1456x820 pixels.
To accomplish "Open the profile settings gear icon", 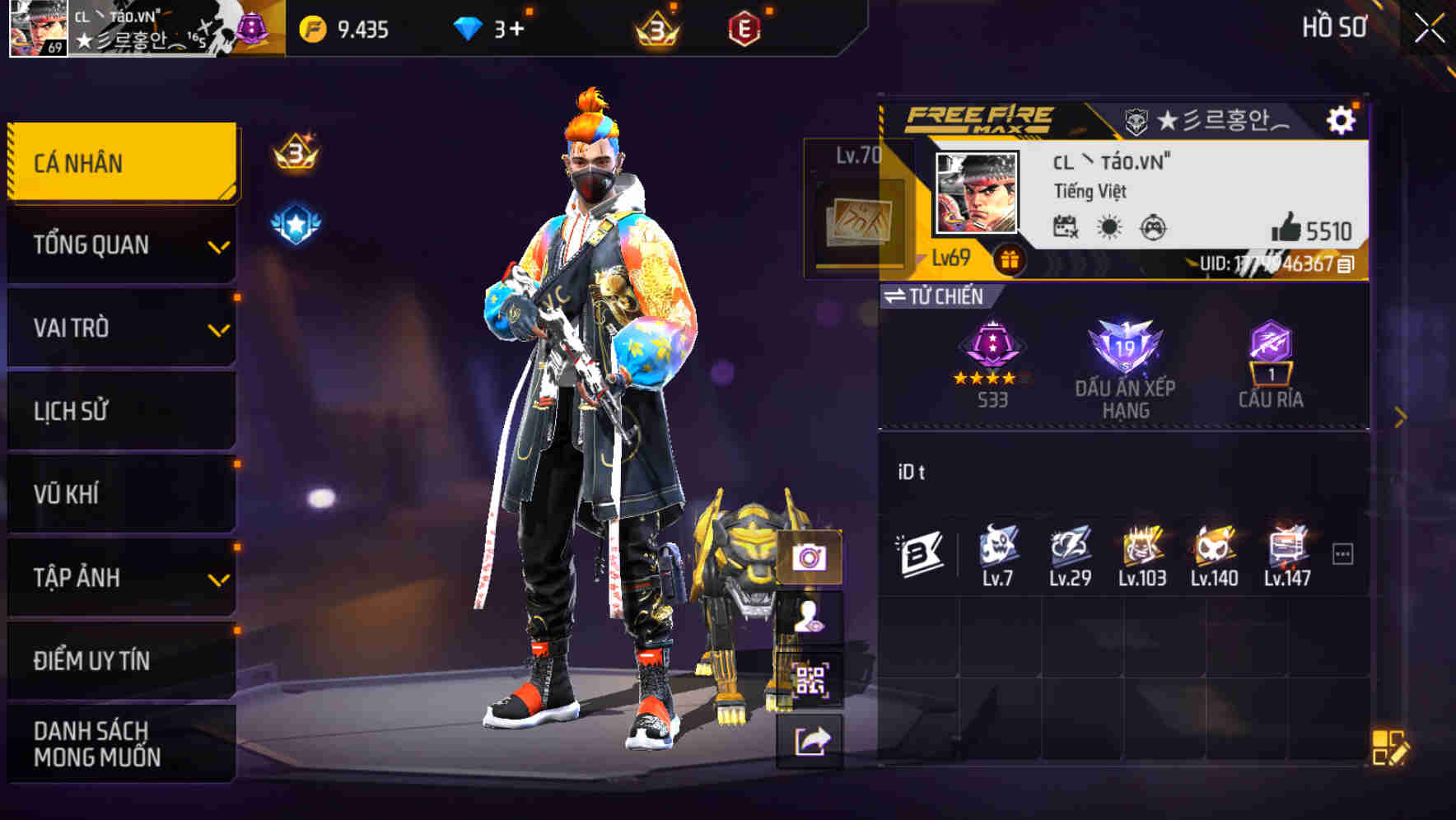I will tap(1342, 119).
